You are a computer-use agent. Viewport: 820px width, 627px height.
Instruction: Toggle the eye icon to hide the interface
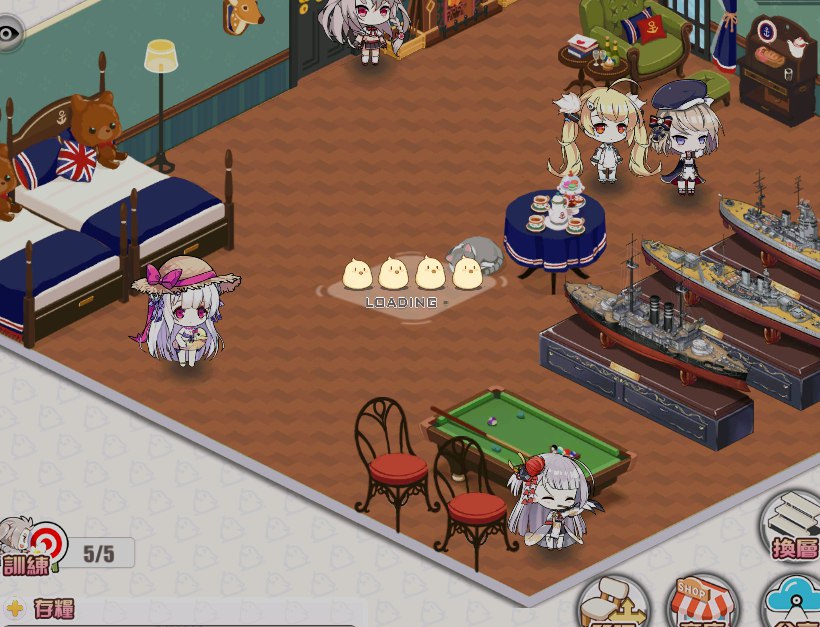[8, 33]
